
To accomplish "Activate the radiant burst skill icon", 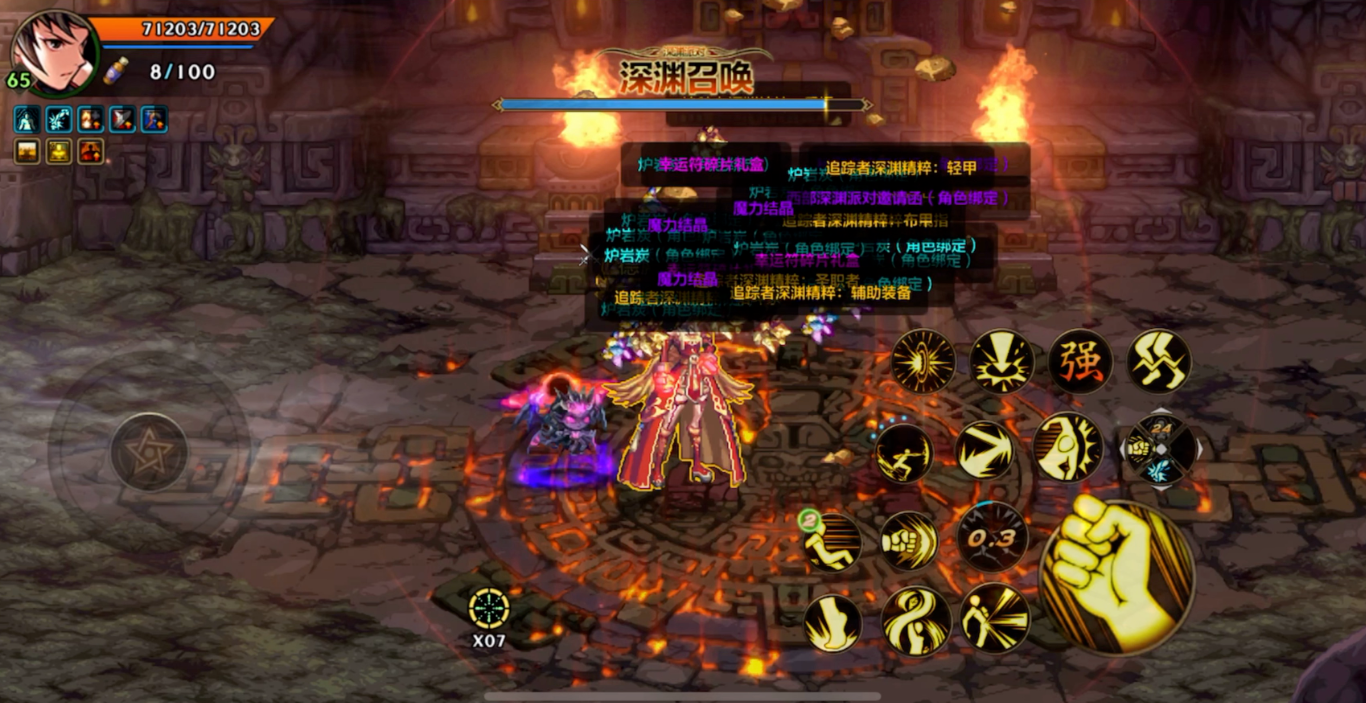I will point(923,361).
